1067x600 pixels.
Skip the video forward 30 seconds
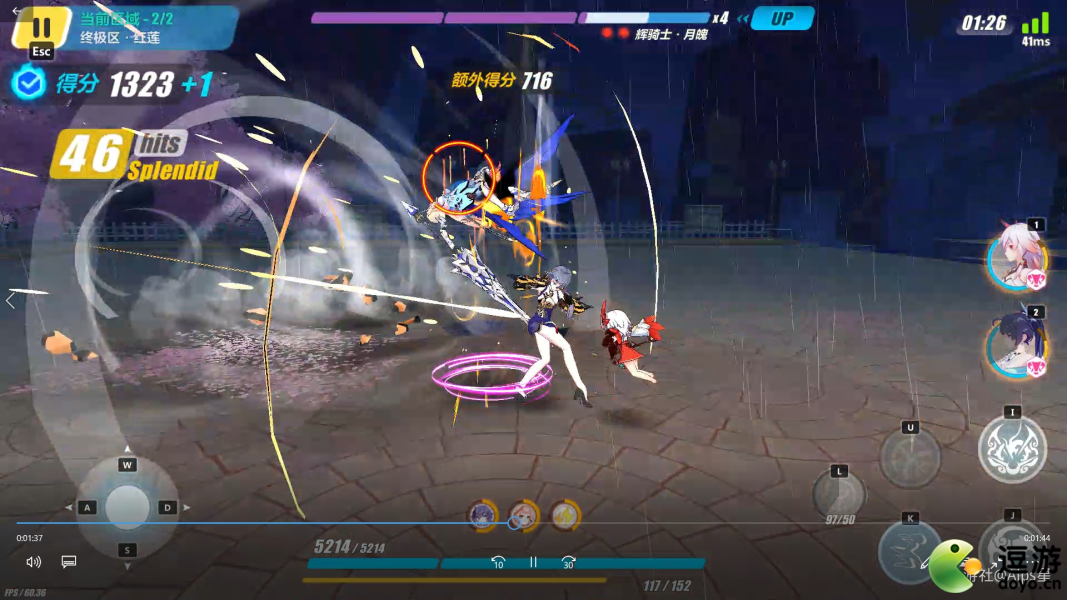[x=569, y=563]
